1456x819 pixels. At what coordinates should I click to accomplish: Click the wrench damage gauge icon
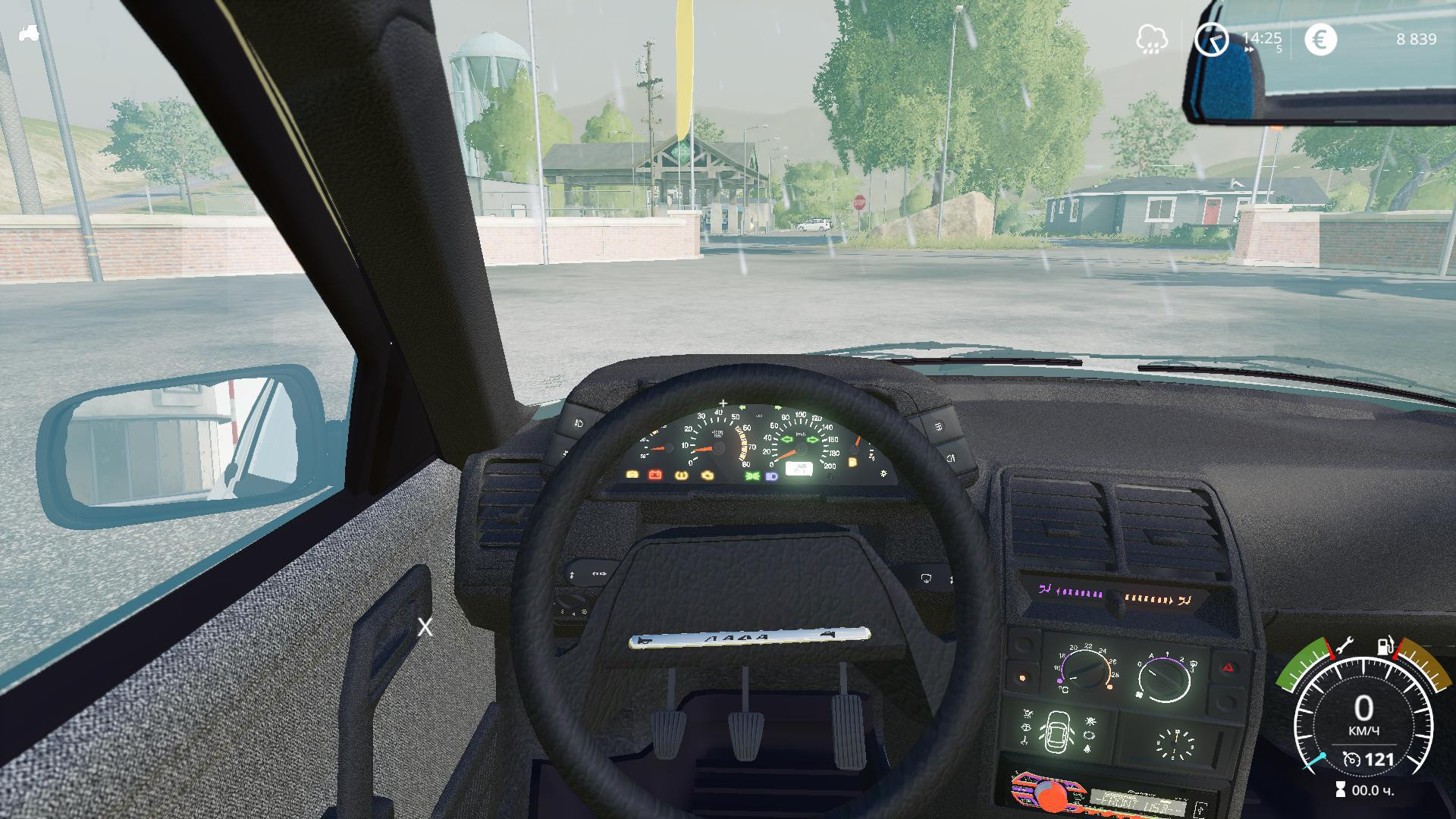[1342, 646]
